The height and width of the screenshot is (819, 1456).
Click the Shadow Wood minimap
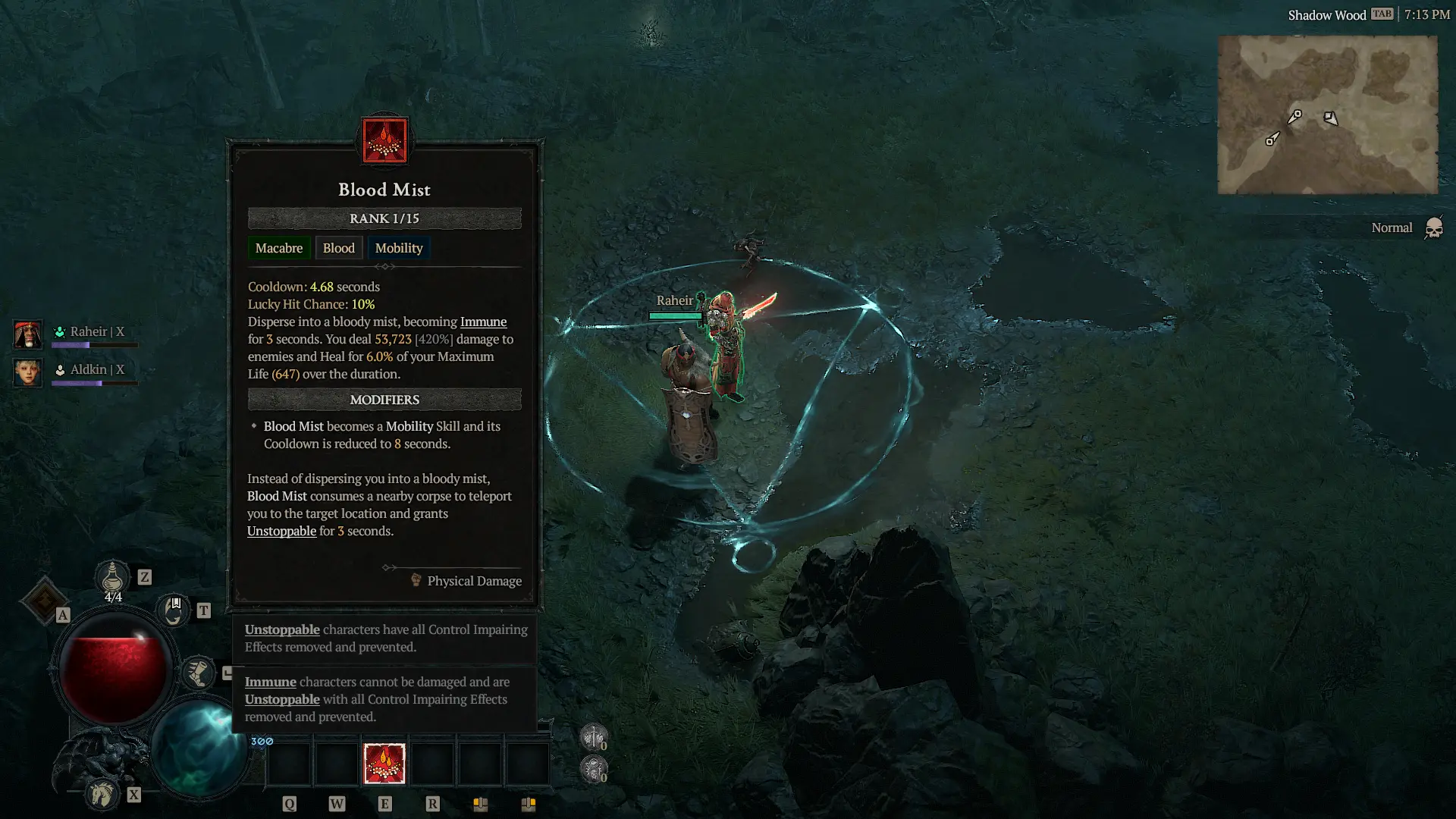pos(1327,114)
